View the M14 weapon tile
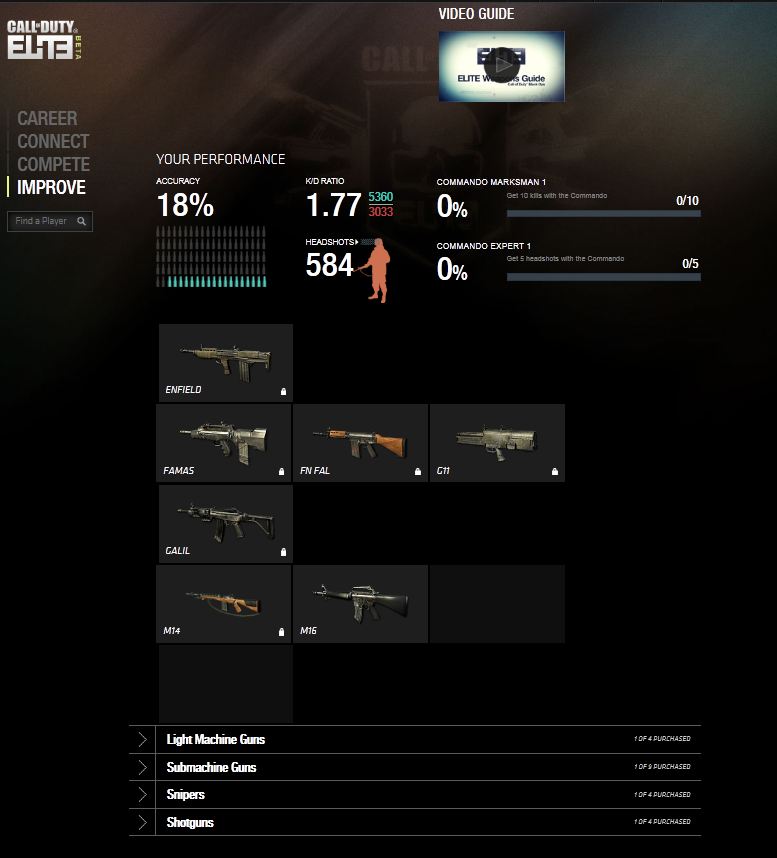Viewport: 777px width, 858px height. pos(225,603)
